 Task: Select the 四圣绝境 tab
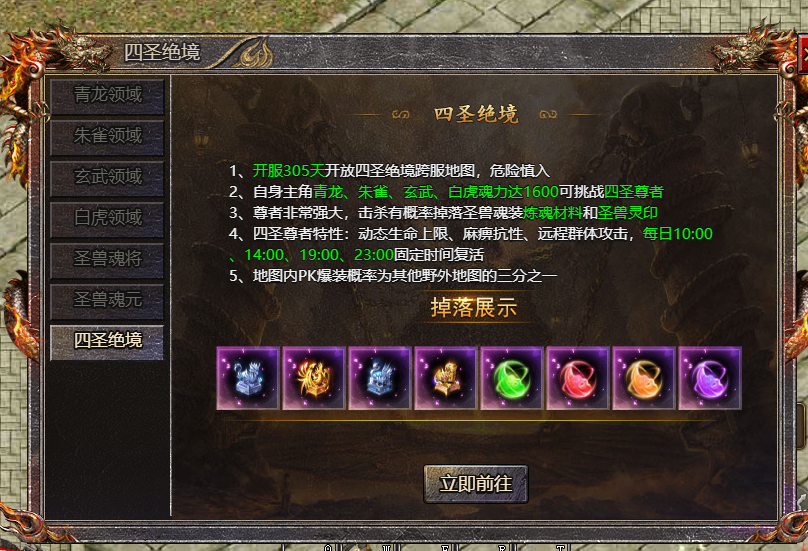[108, 340]
